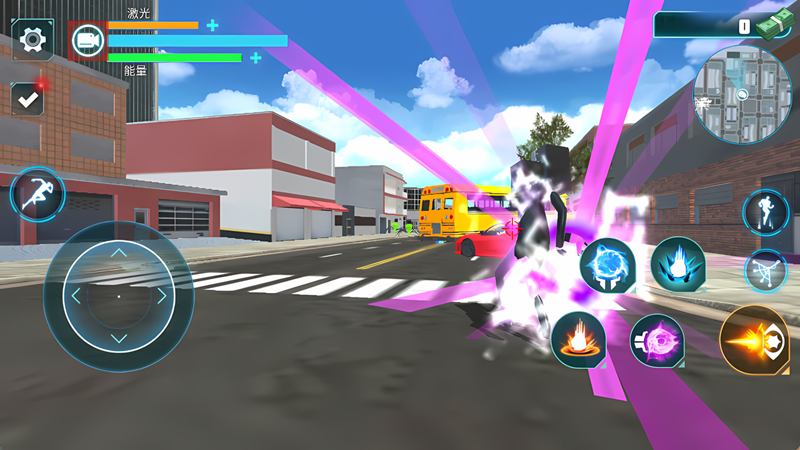Tap the virtual joystick down arrow
Screen dimensions: 800x450
118,339
